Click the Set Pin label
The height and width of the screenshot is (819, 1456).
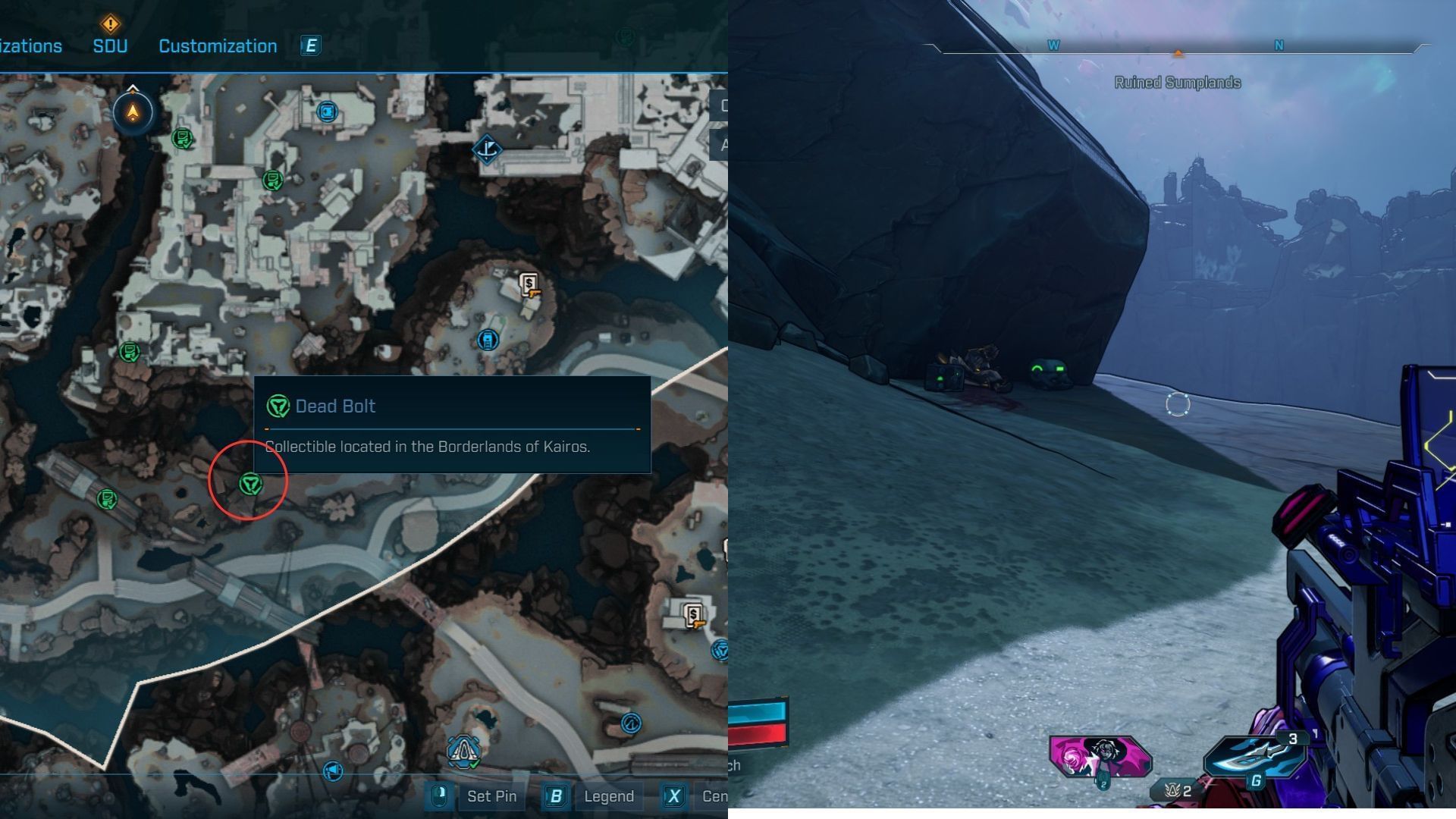click(x=491, y=796)
